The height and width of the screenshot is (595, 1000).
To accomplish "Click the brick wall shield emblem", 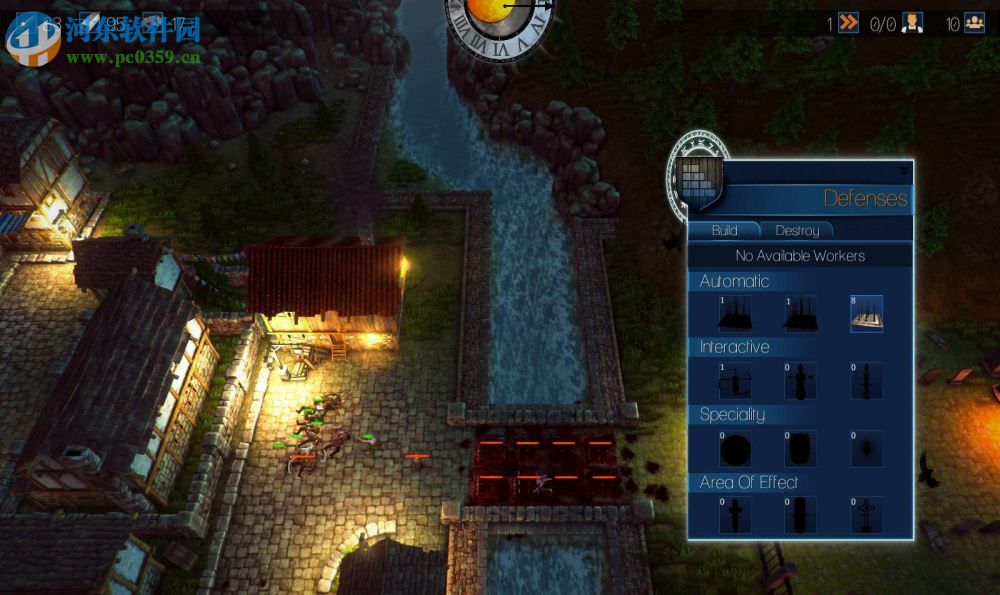I will [x=698, y=179].
